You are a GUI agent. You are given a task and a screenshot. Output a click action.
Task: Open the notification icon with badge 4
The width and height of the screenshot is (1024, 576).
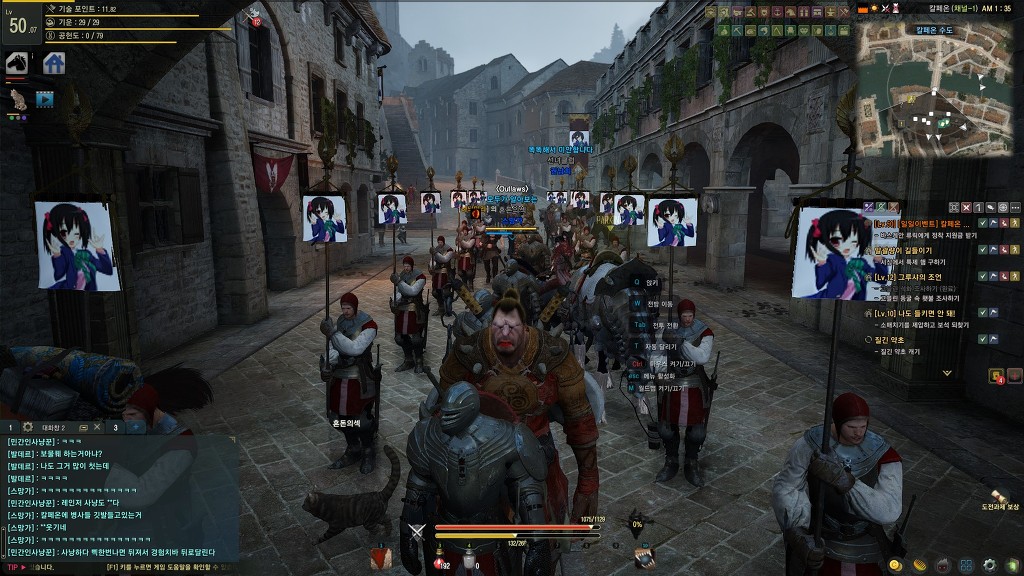click(997, 376)
